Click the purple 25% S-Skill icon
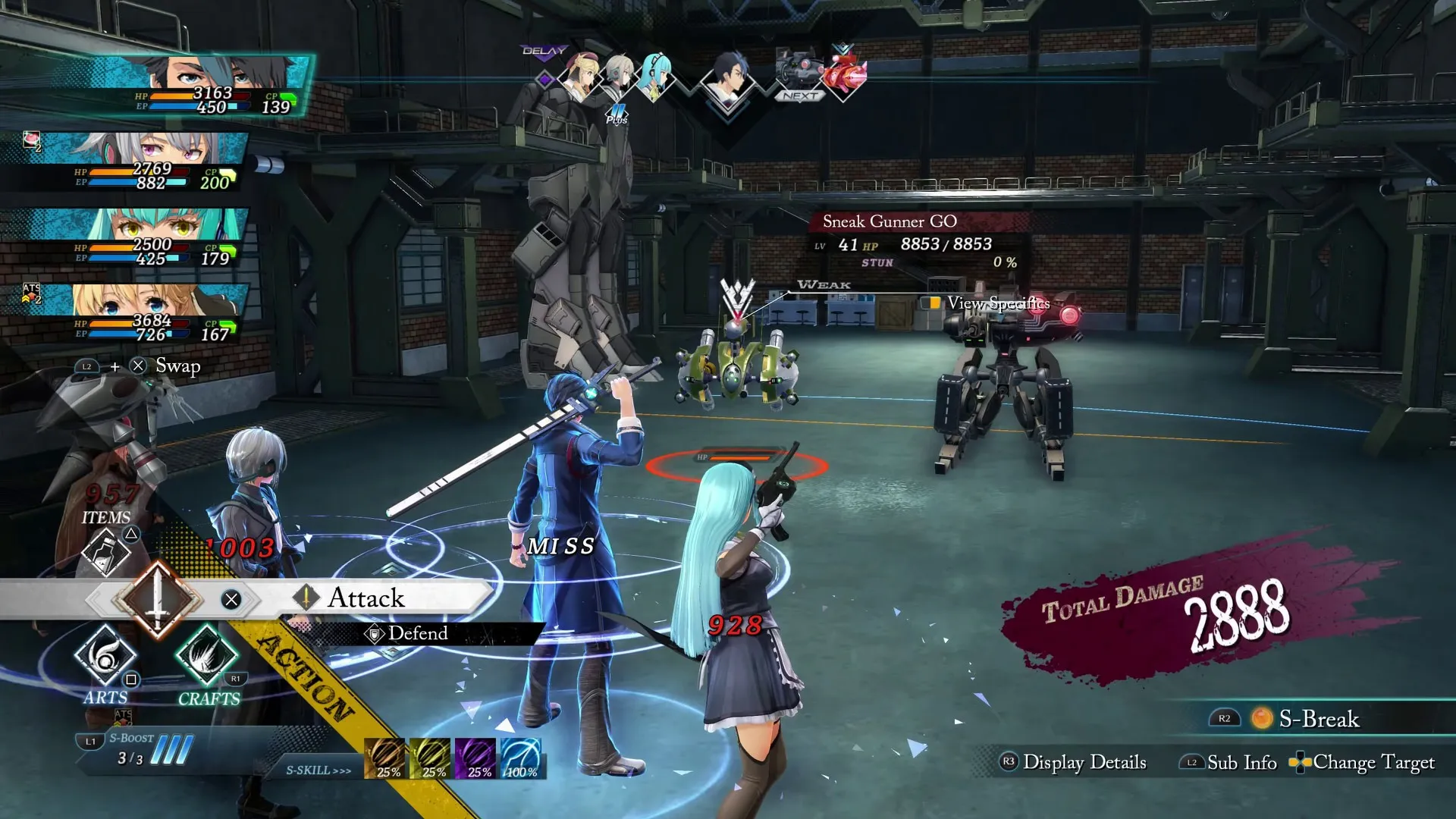 (x=474, y=758)
